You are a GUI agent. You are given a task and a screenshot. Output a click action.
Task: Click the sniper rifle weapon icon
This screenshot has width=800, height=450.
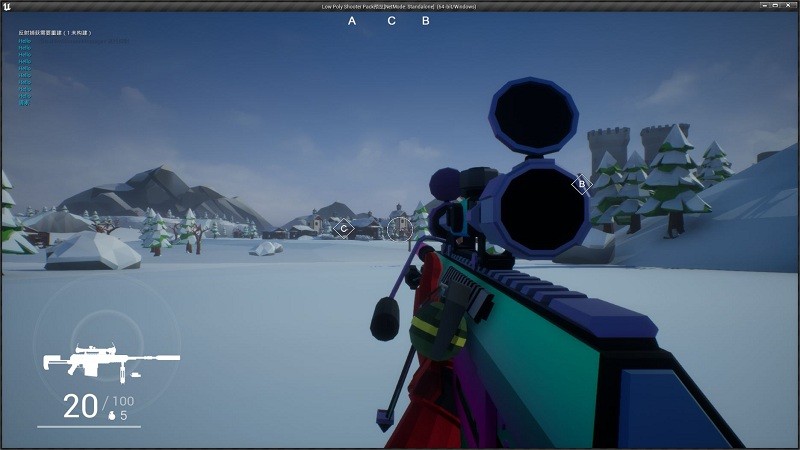pyautogui.click(x=110, y=361)
